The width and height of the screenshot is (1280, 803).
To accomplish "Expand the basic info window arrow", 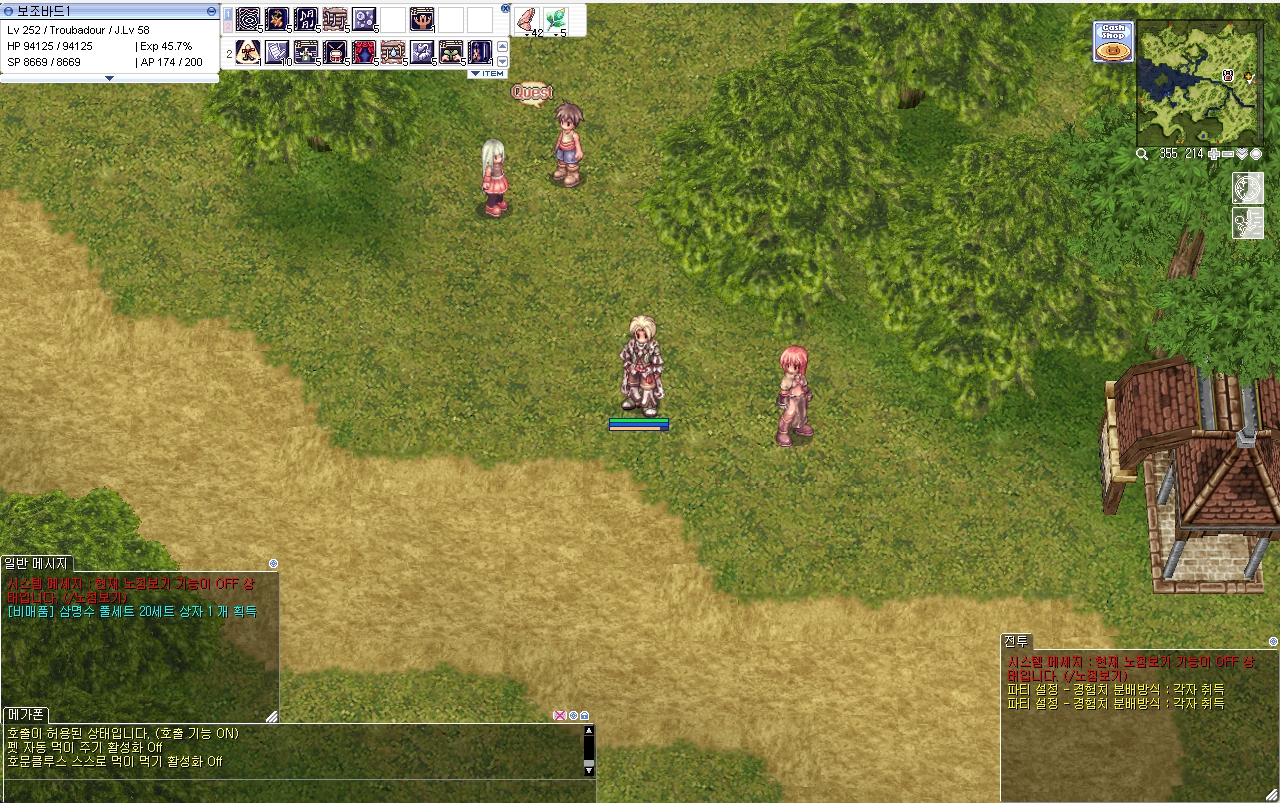I will pos(109,77).
